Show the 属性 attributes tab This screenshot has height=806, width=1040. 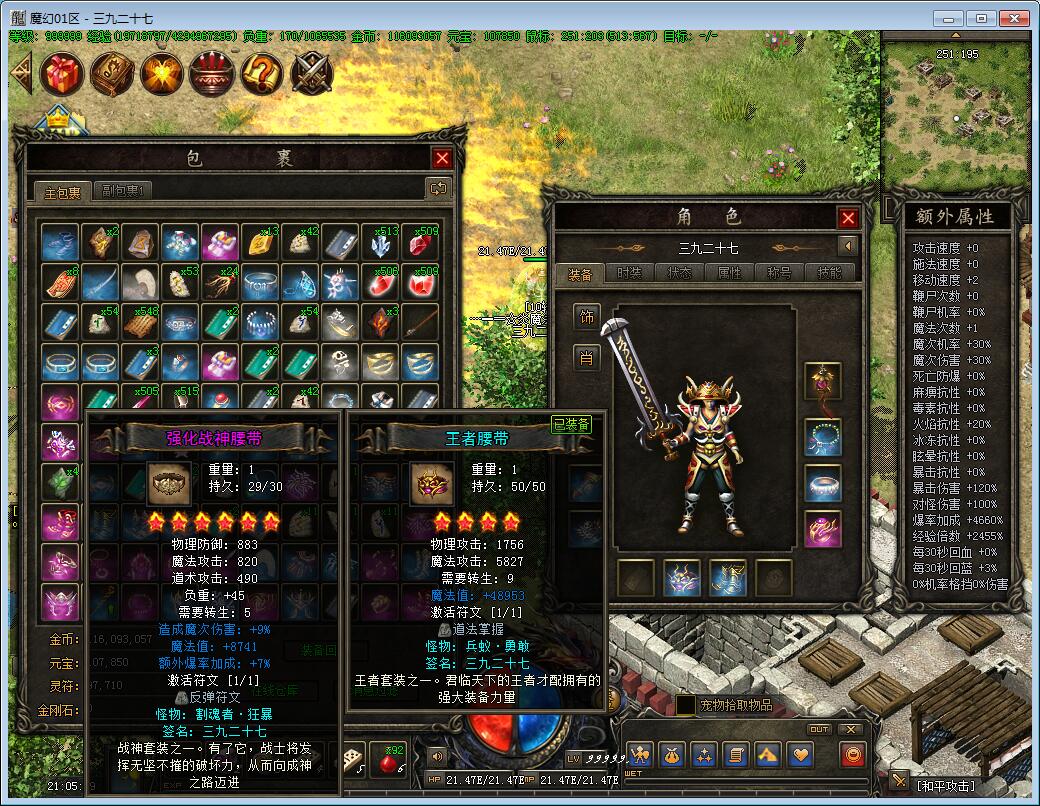click(730, 273)
